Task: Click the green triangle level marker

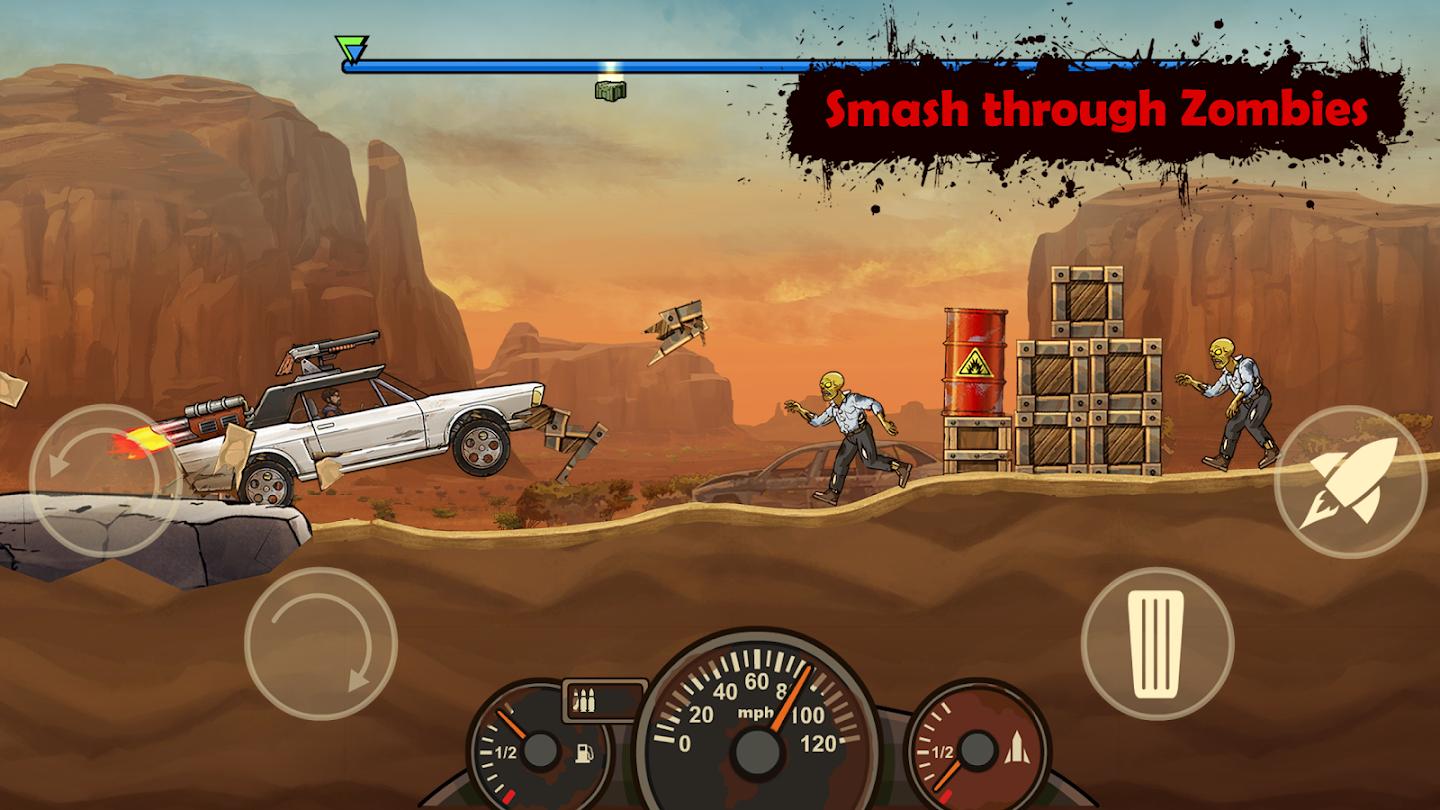Action: coord(351,44)
